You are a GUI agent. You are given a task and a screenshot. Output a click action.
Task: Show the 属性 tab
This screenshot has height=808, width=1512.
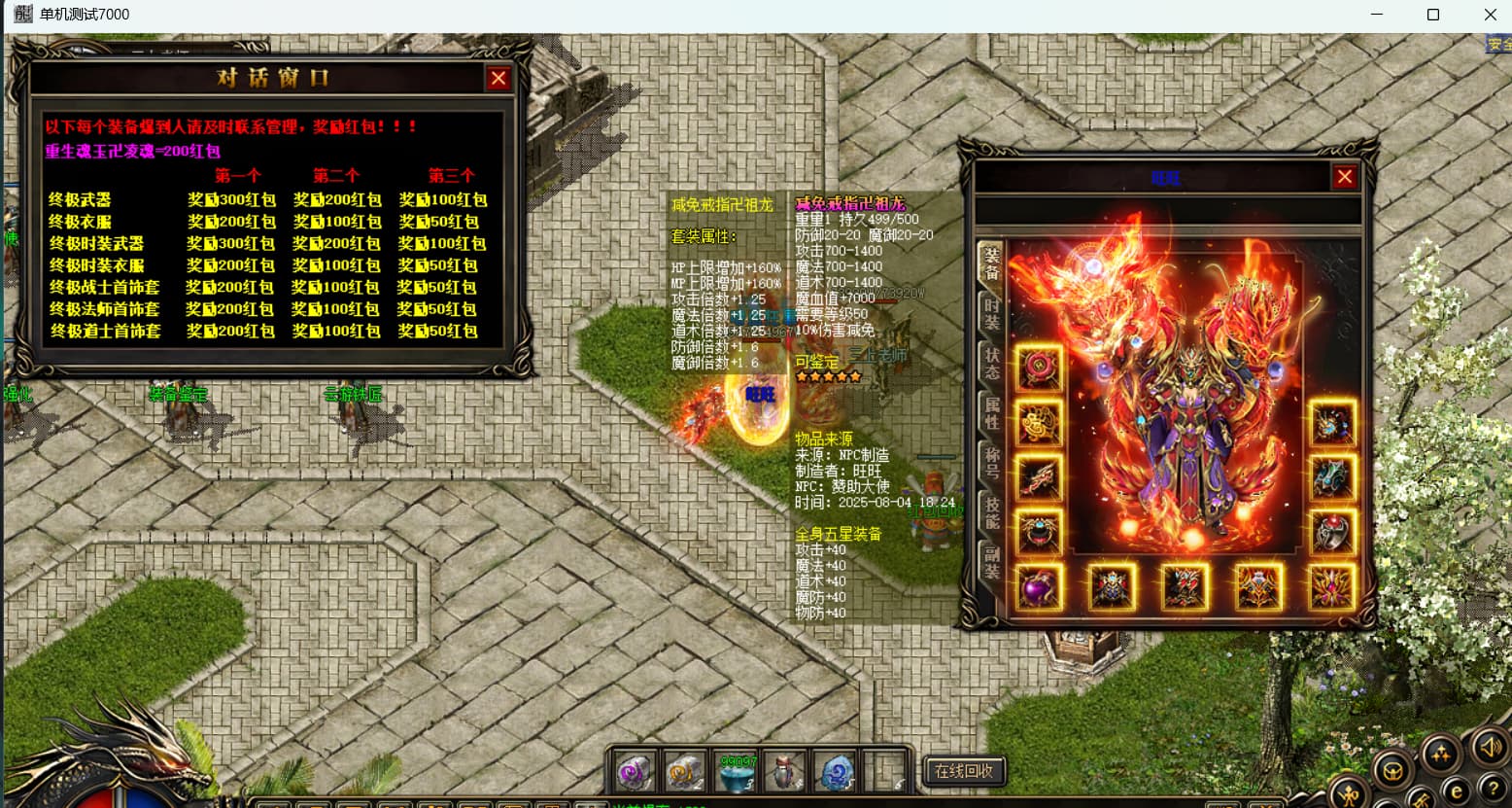tap(991, 413)
